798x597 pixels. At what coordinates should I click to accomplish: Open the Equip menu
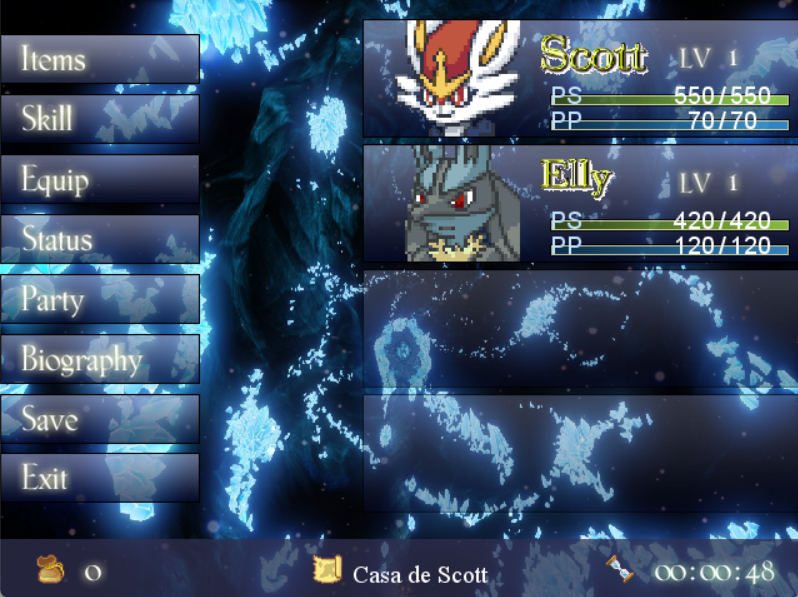99,179
